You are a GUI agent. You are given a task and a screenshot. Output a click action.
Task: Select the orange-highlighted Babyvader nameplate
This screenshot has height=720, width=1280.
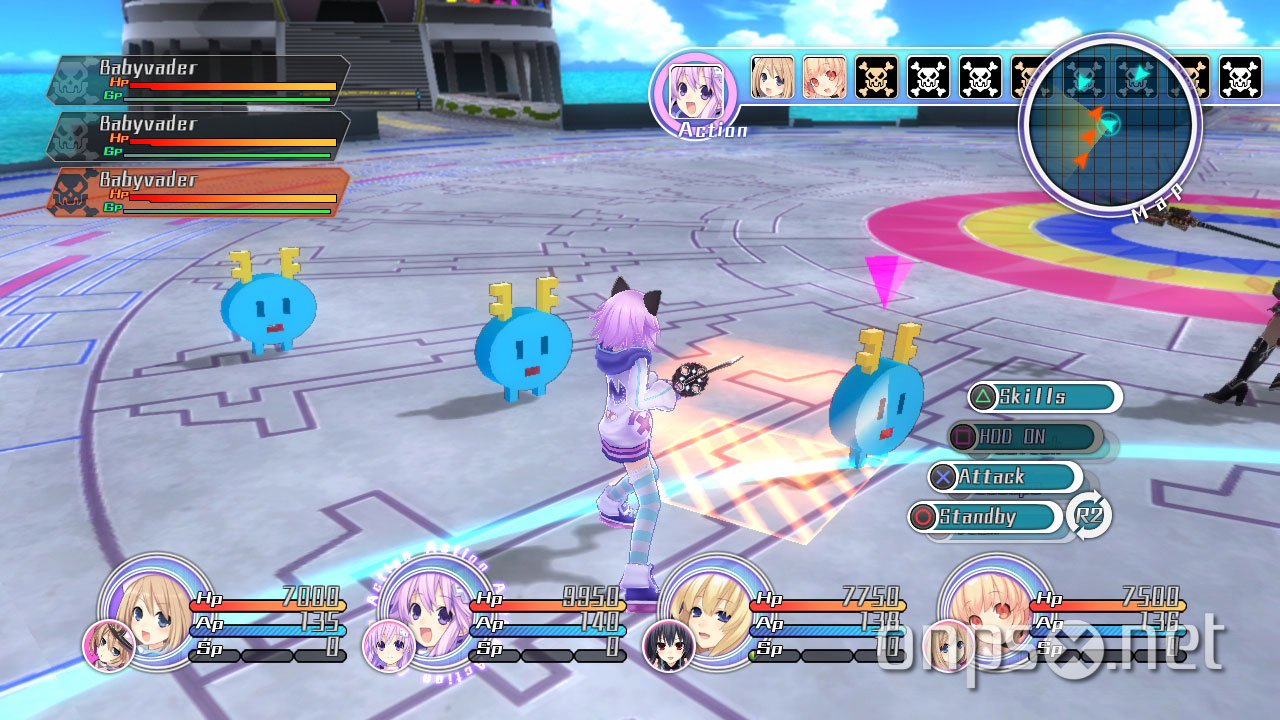(x=200, y=189)
